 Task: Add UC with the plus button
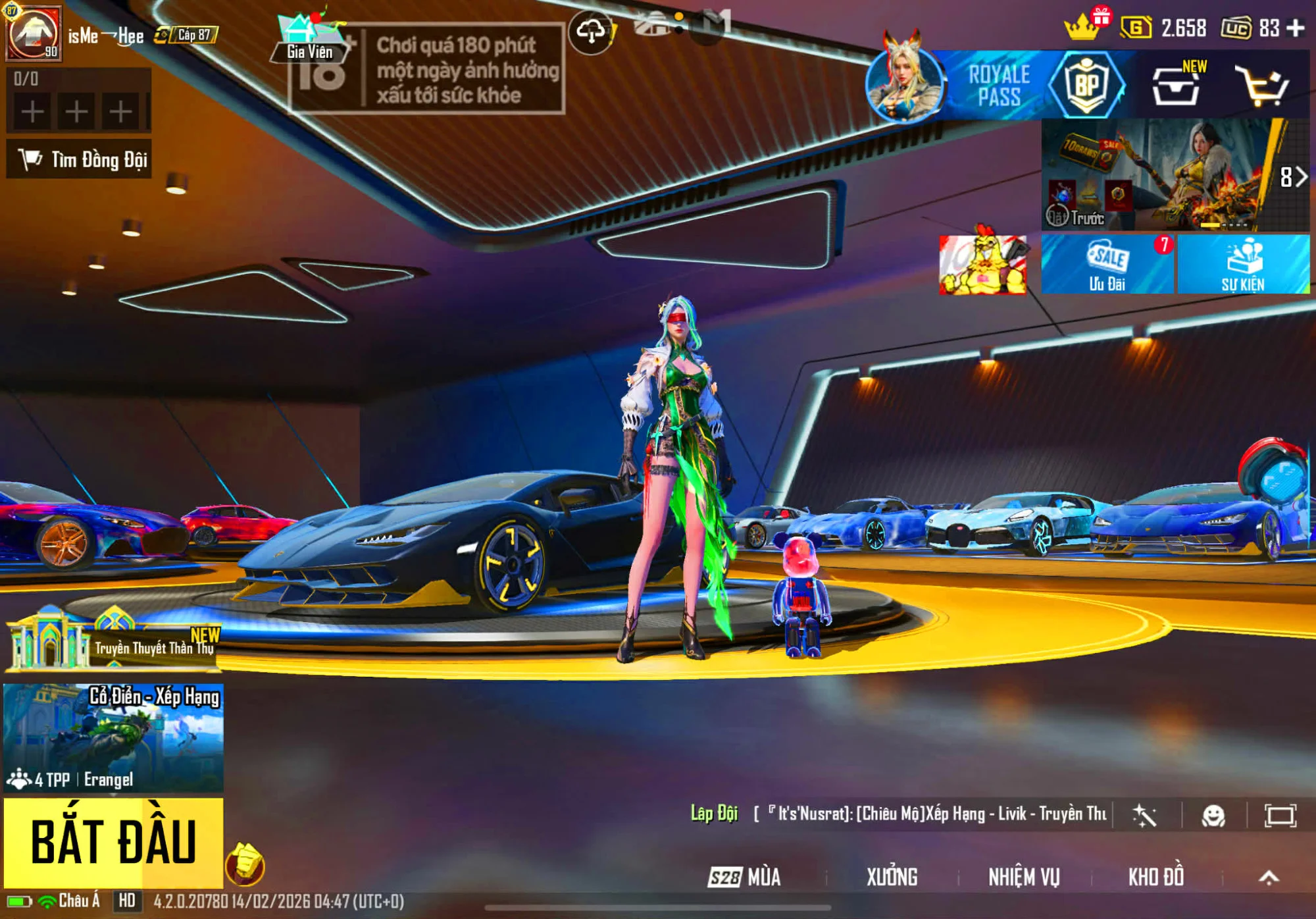1296,28
